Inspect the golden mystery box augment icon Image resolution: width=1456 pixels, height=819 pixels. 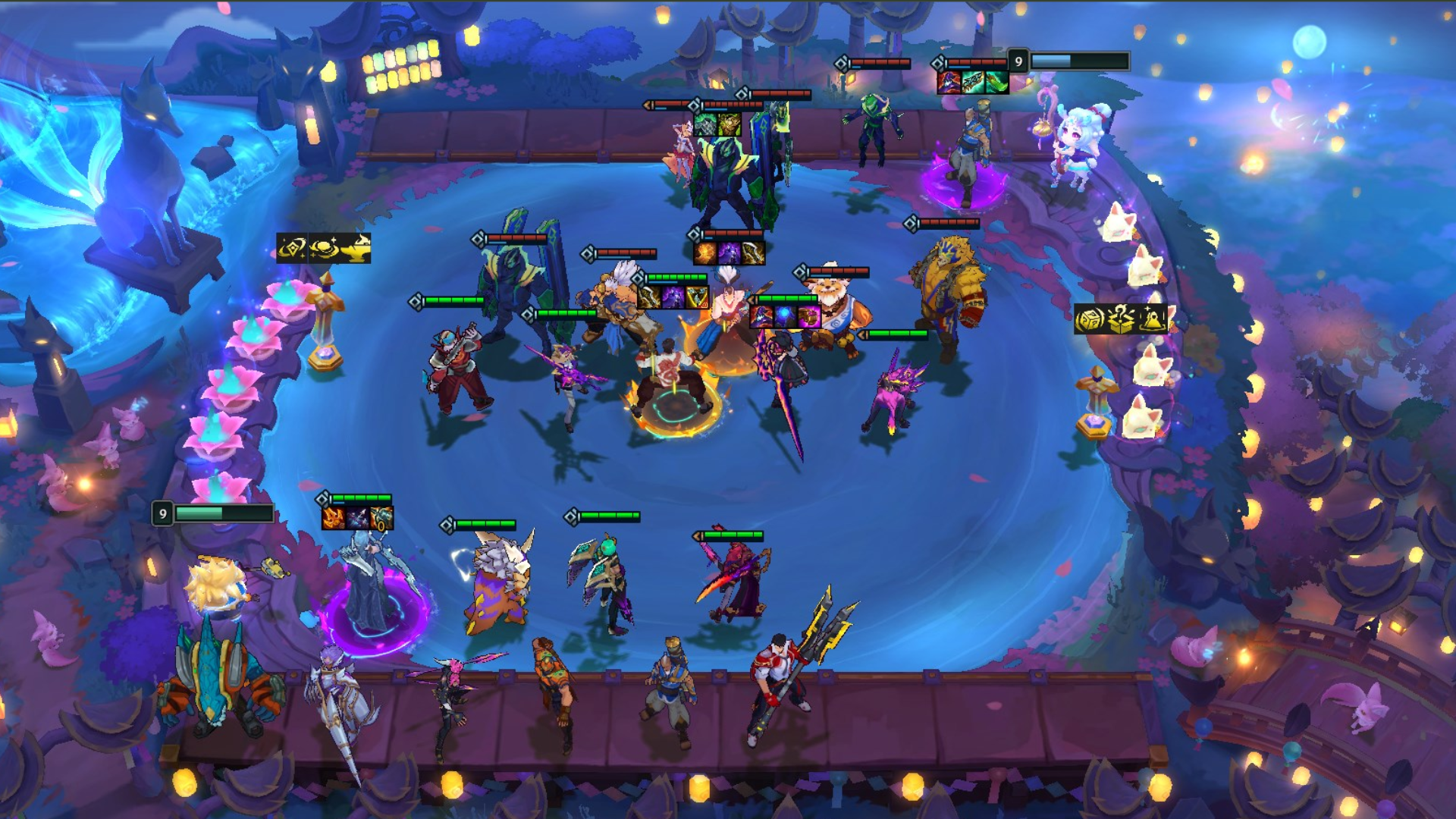tap(1121, 320)
